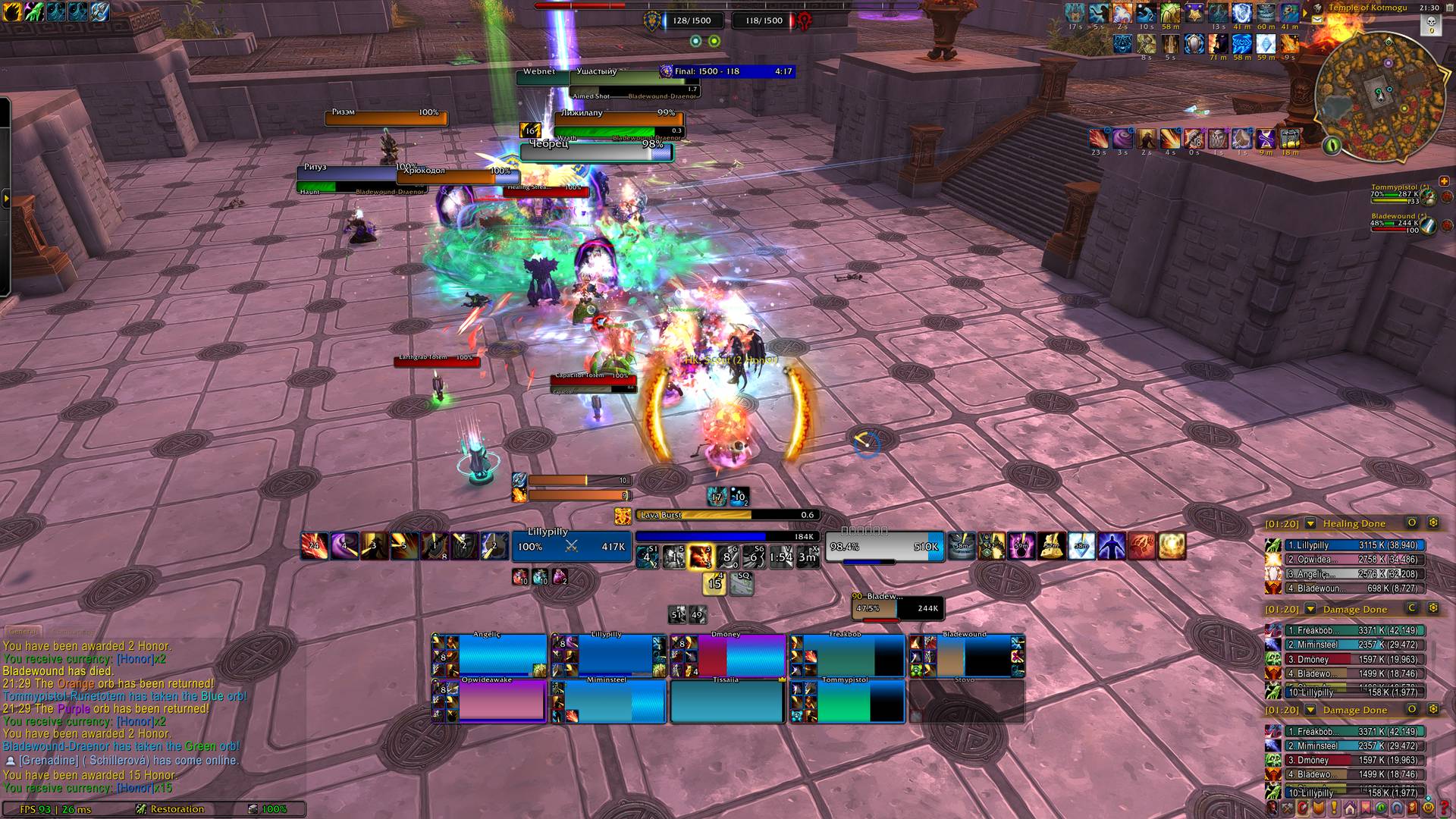This screenshot has height=819, width=1456.
Task: Click the Restoration specialization label
Action: (176, 809)
